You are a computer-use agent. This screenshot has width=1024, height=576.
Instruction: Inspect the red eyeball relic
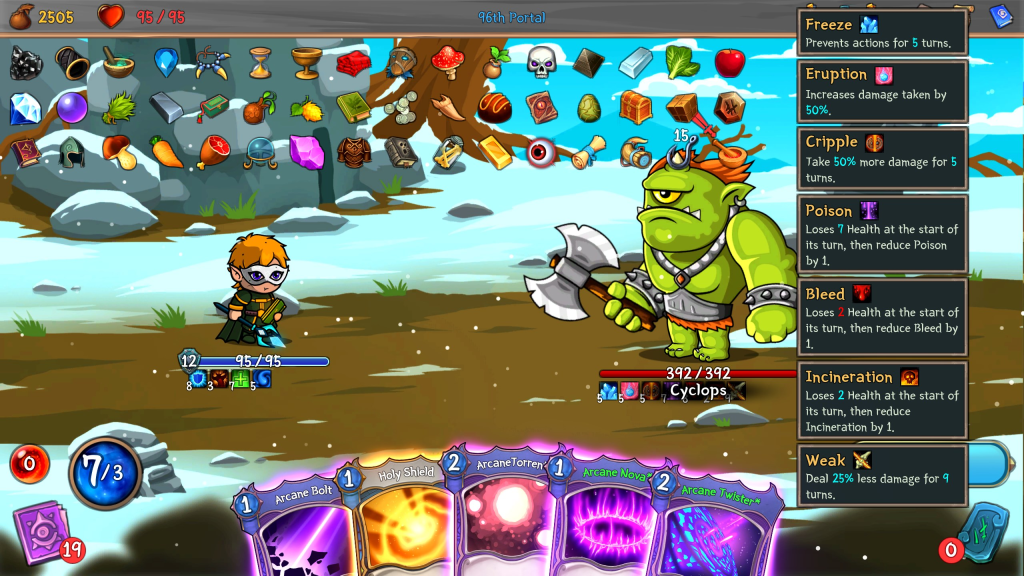click(x=541, y=152)
